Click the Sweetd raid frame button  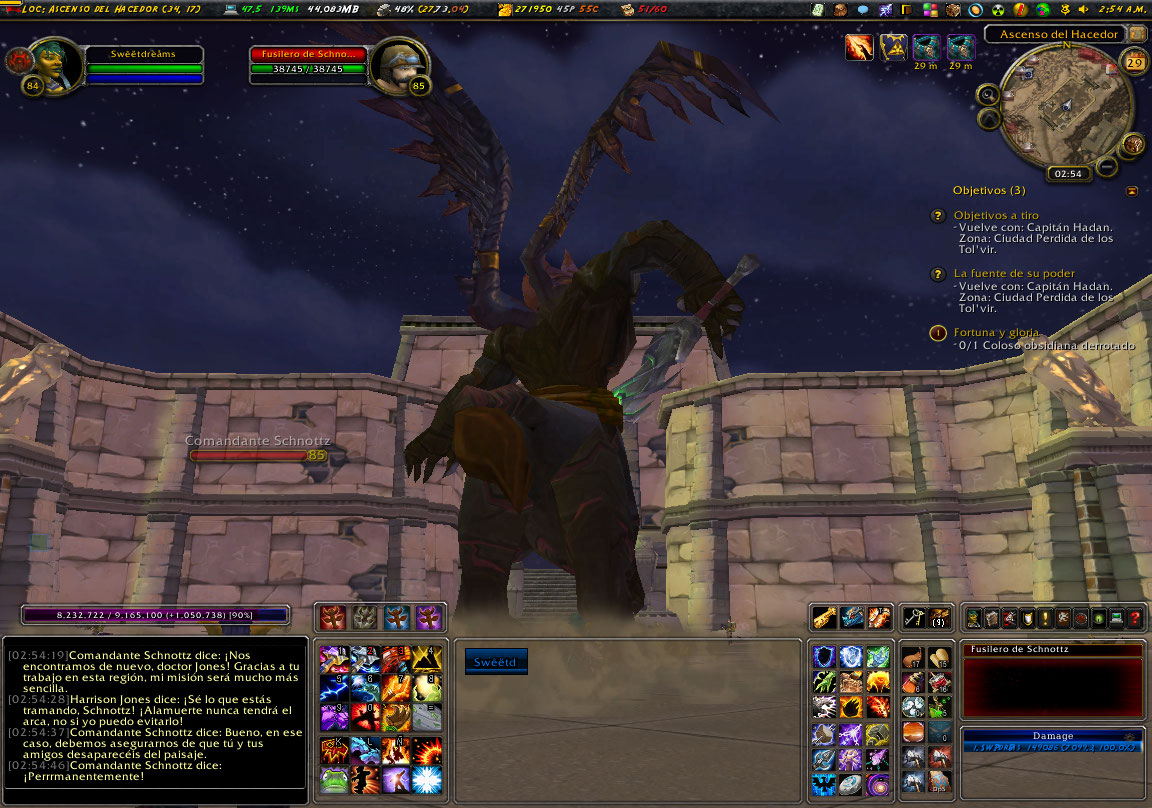[496, 661]
